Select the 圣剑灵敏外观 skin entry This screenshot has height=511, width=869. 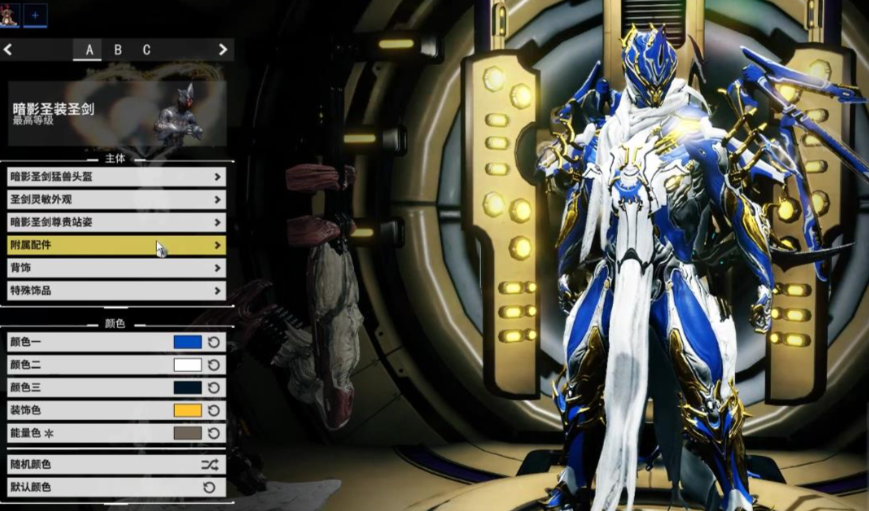point(115,200)
